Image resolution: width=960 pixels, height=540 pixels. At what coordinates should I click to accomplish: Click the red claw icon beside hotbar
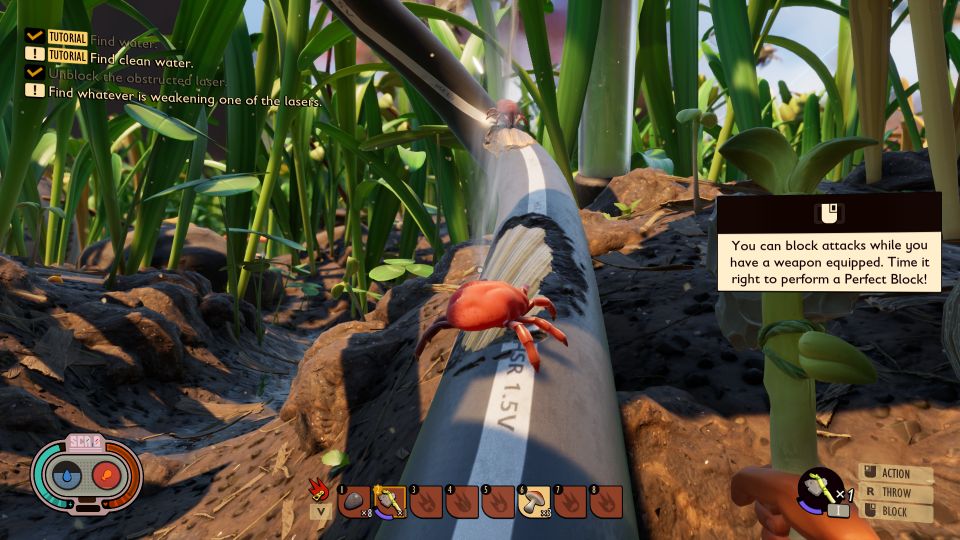pos(319,490)
